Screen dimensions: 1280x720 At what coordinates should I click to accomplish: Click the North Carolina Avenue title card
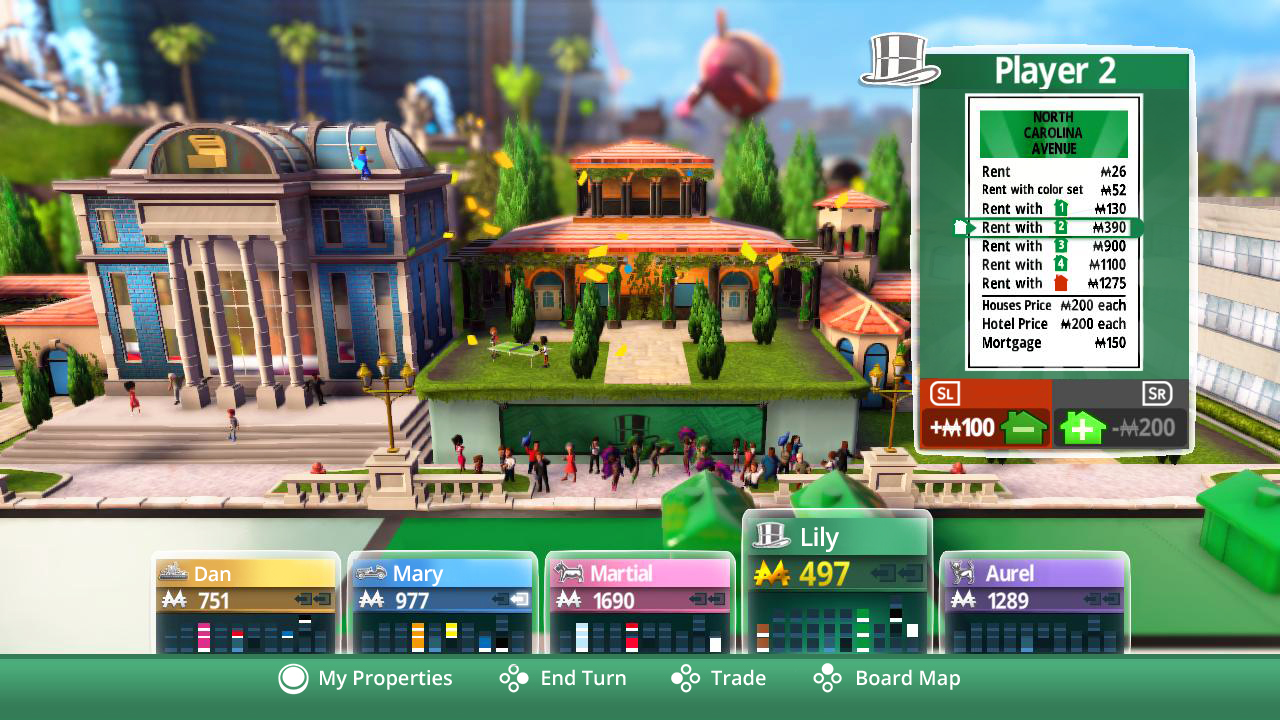(1053, 133)
